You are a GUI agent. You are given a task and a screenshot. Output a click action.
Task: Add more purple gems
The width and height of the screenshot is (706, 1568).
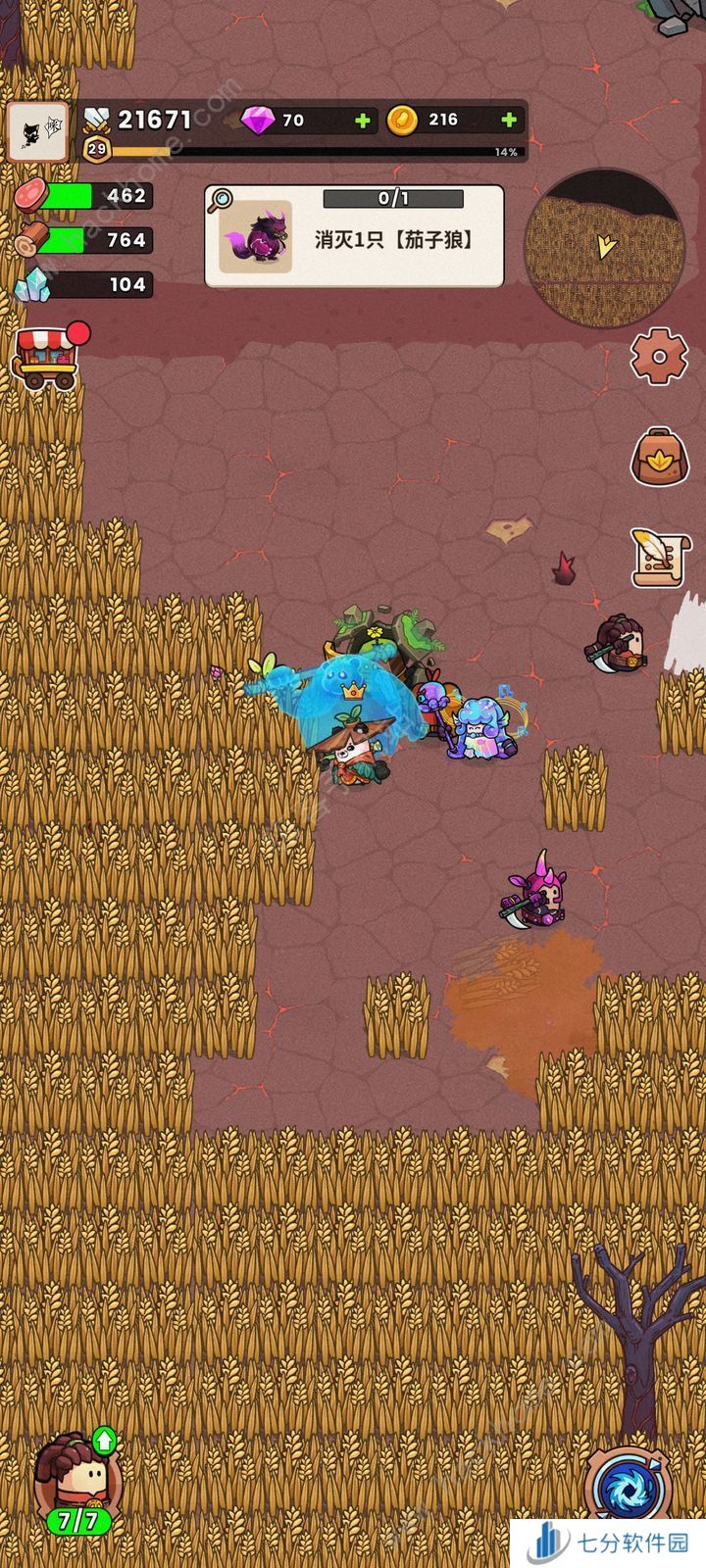point(363,121)
